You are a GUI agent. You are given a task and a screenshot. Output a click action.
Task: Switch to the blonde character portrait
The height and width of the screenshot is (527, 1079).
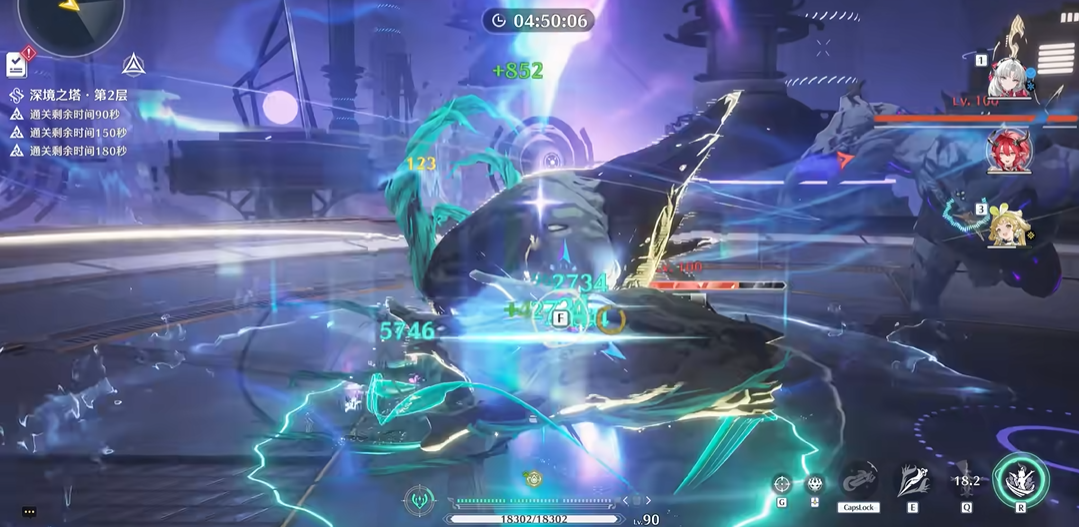click(1007, 226)
